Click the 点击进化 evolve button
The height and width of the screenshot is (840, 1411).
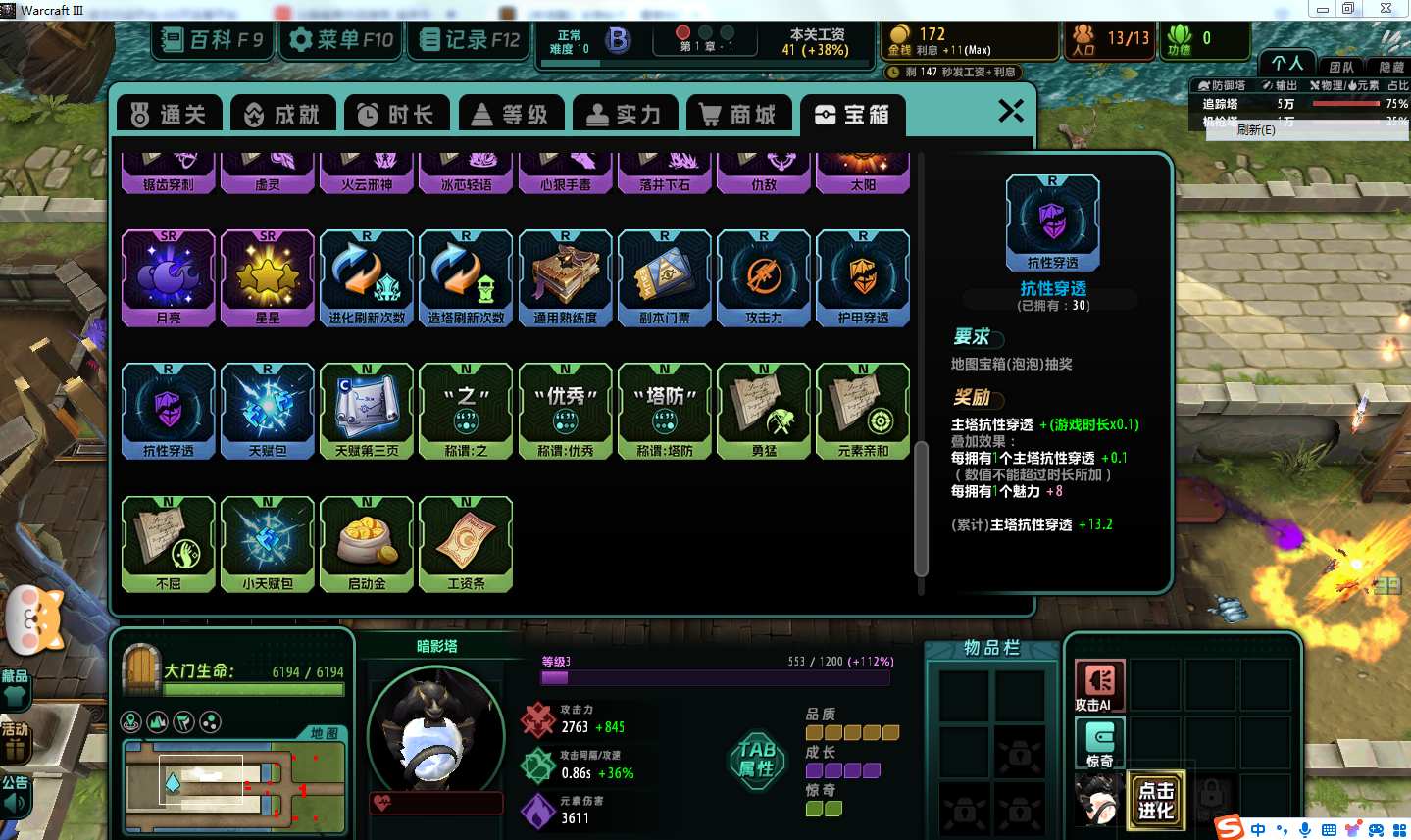click(x=1156, y=801)
